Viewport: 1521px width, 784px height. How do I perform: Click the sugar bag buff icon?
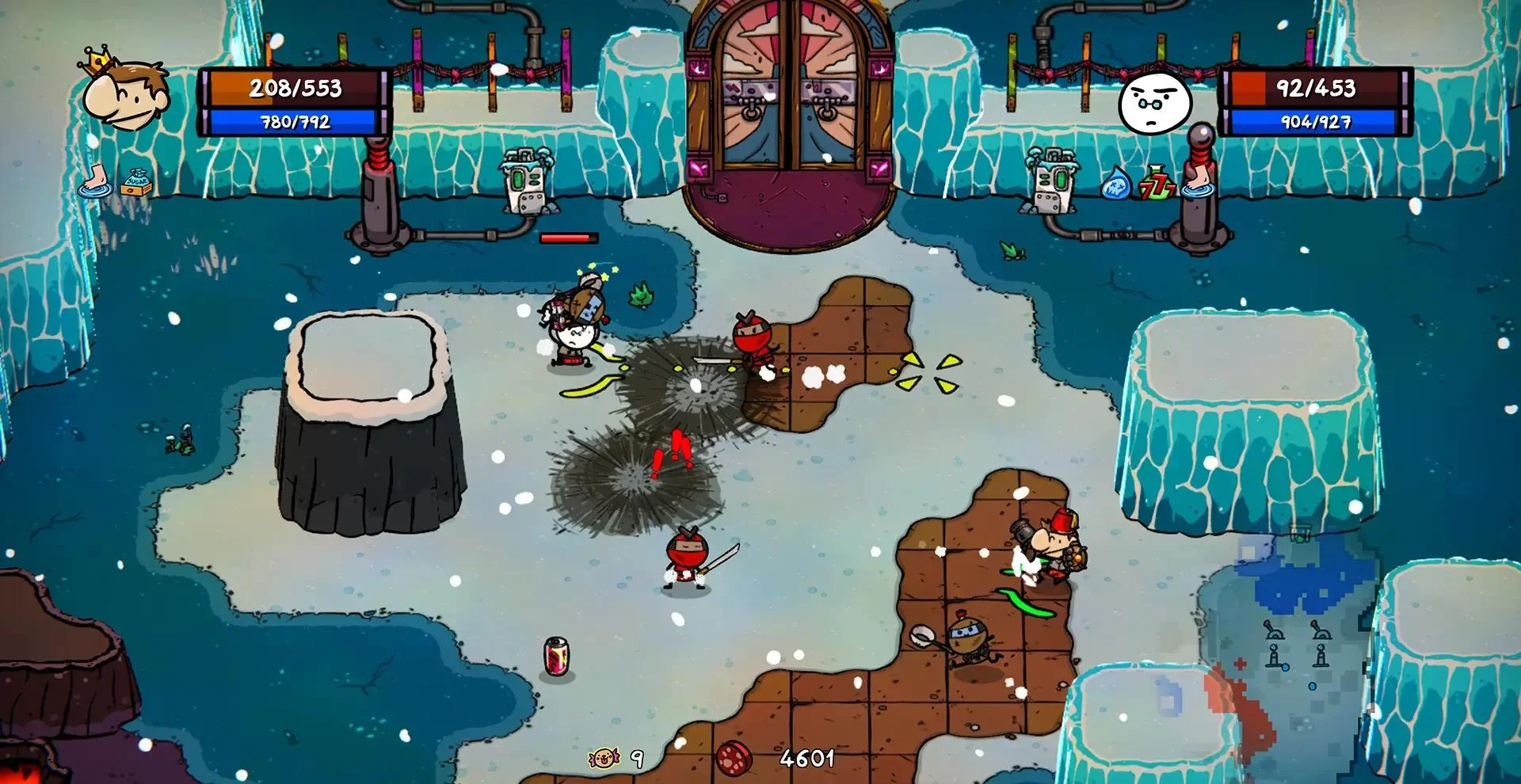[136, 181]
